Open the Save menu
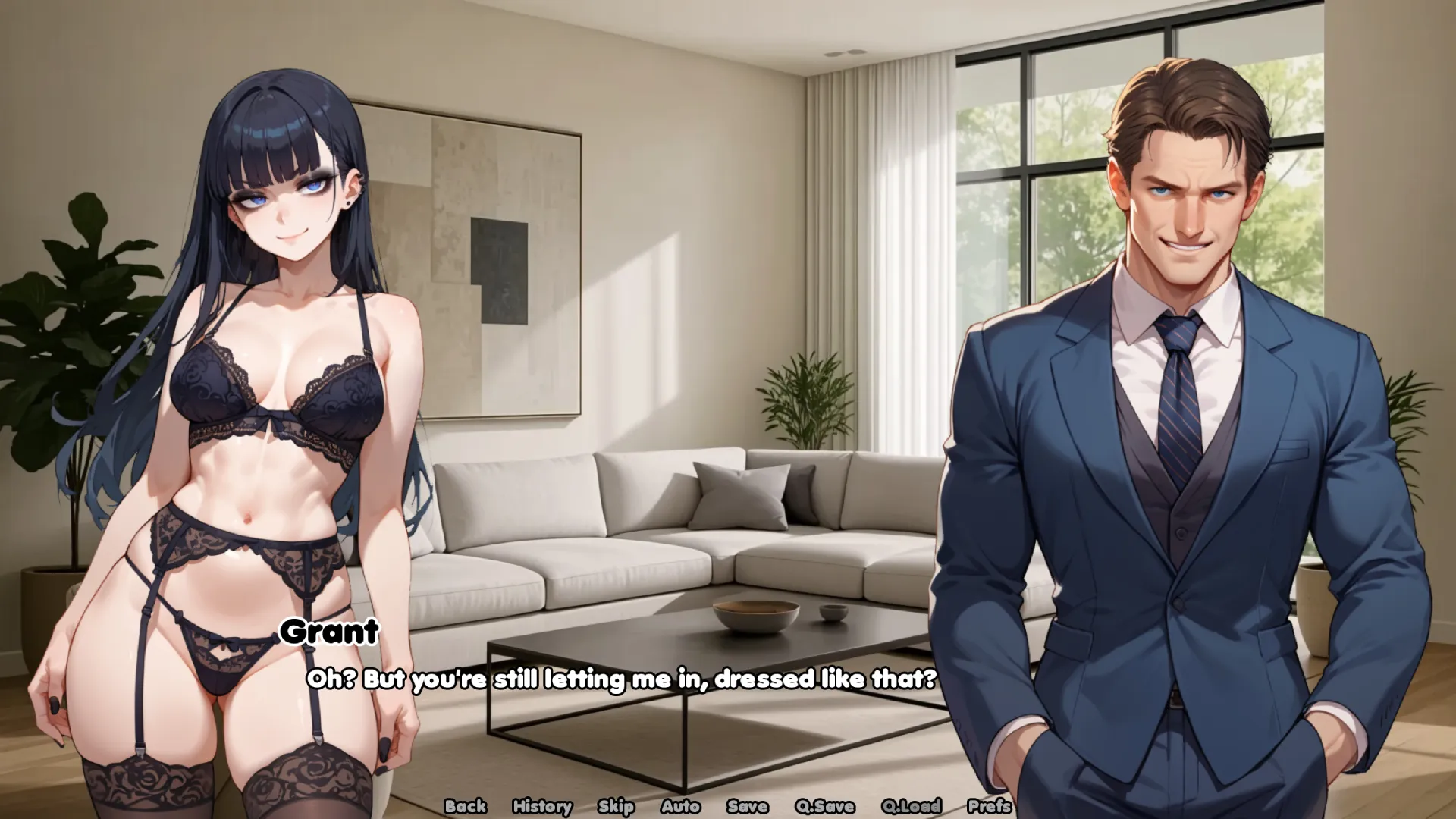This screenshot has height=819, width=1456. (x=747, y=806)
